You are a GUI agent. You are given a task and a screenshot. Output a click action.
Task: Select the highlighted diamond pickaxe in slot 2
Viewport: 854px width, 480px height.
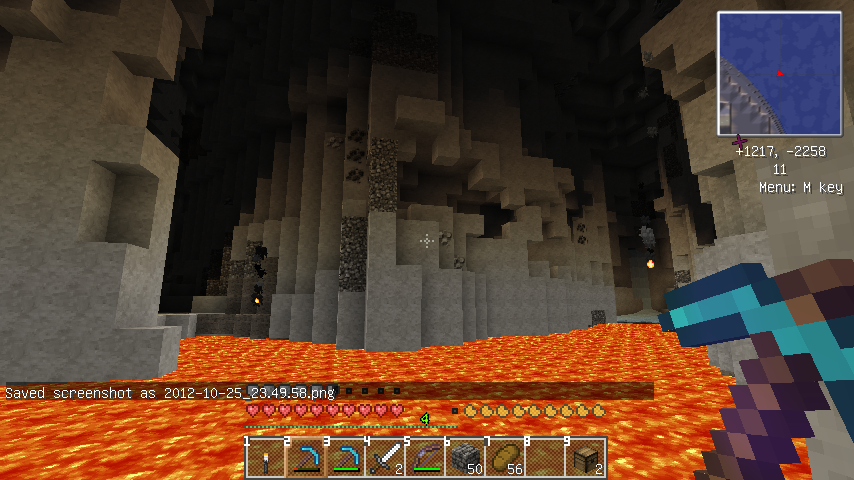(x=306, y=458)
